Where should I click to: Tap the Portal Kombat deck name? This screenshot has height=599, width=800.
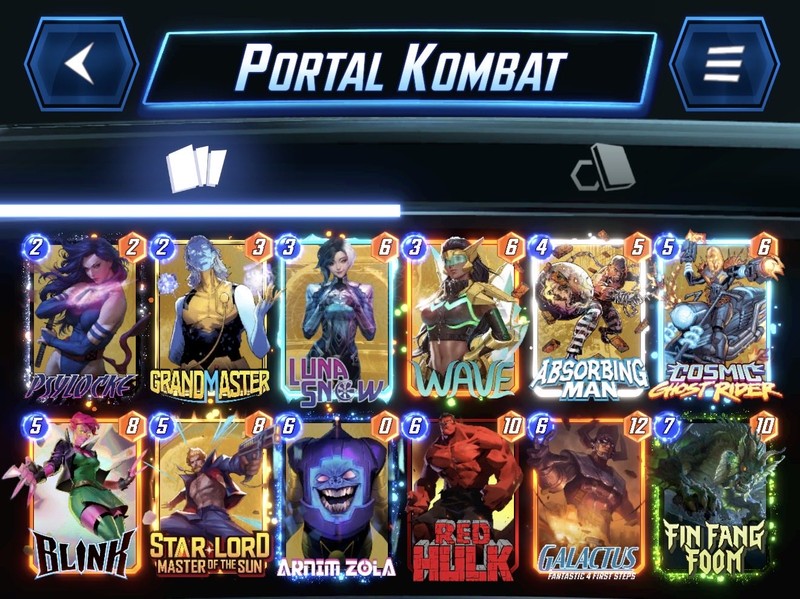[x=400, y=67]
